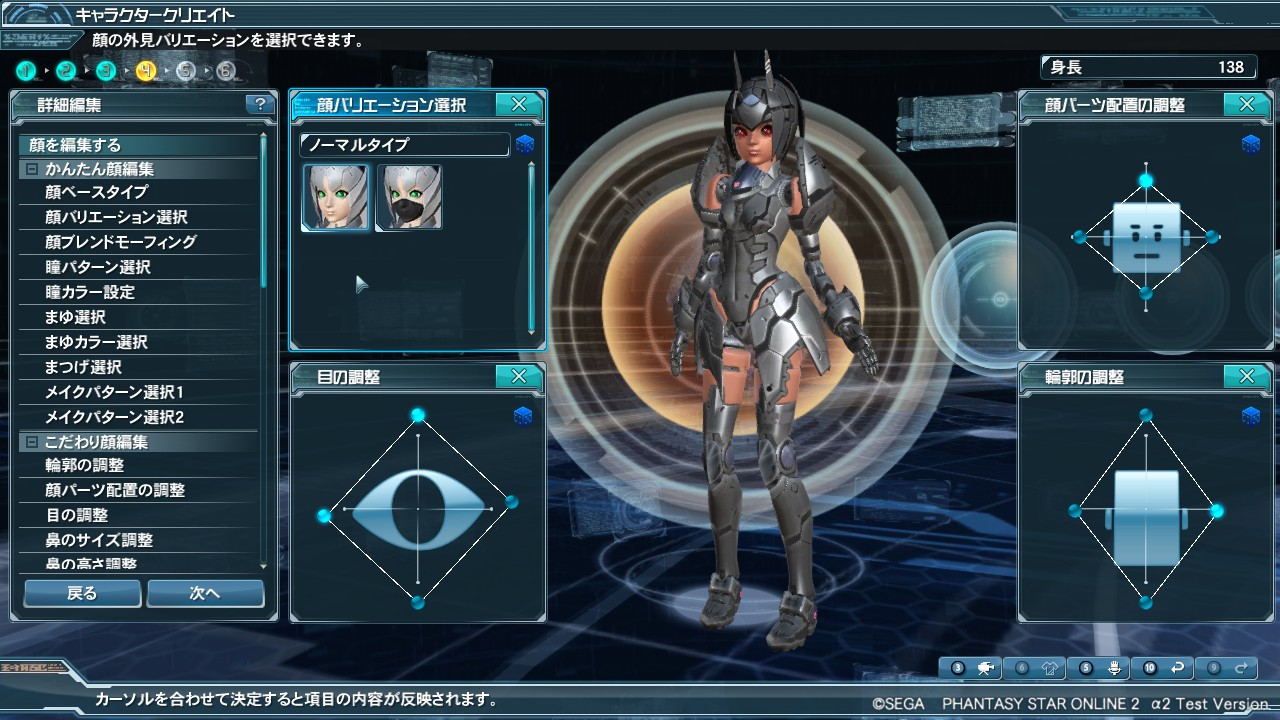
Task: Click the 戻る back button
Action: [x=82, y=593]
